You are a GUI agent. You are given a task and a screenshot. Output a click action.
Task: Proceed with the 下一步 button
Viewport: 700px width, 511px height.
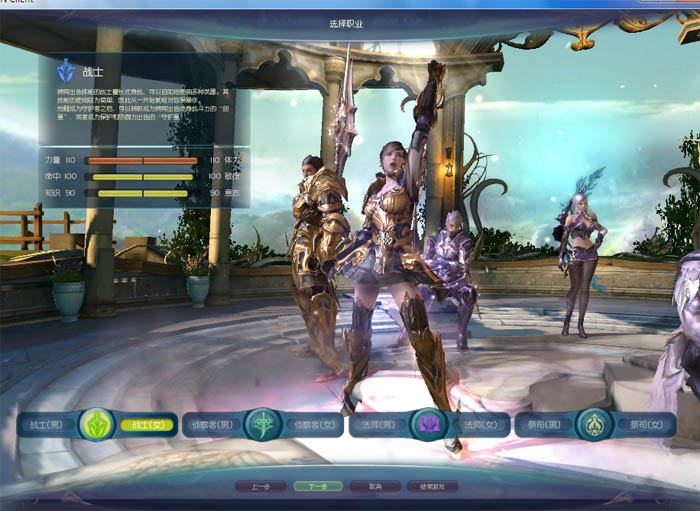(x=318, y=487)
